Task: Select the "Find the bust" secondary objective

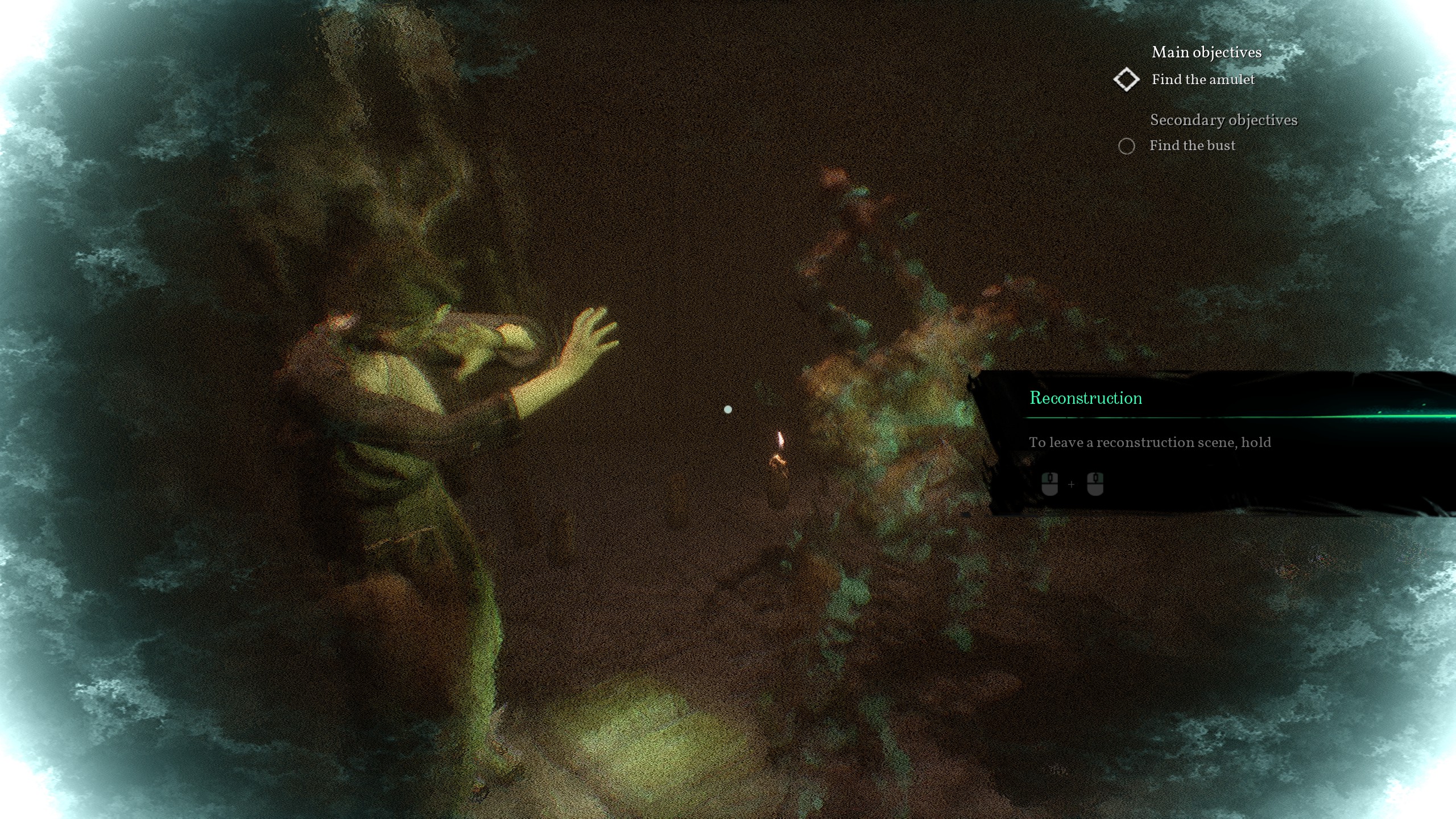Action: click(1192, 146)
